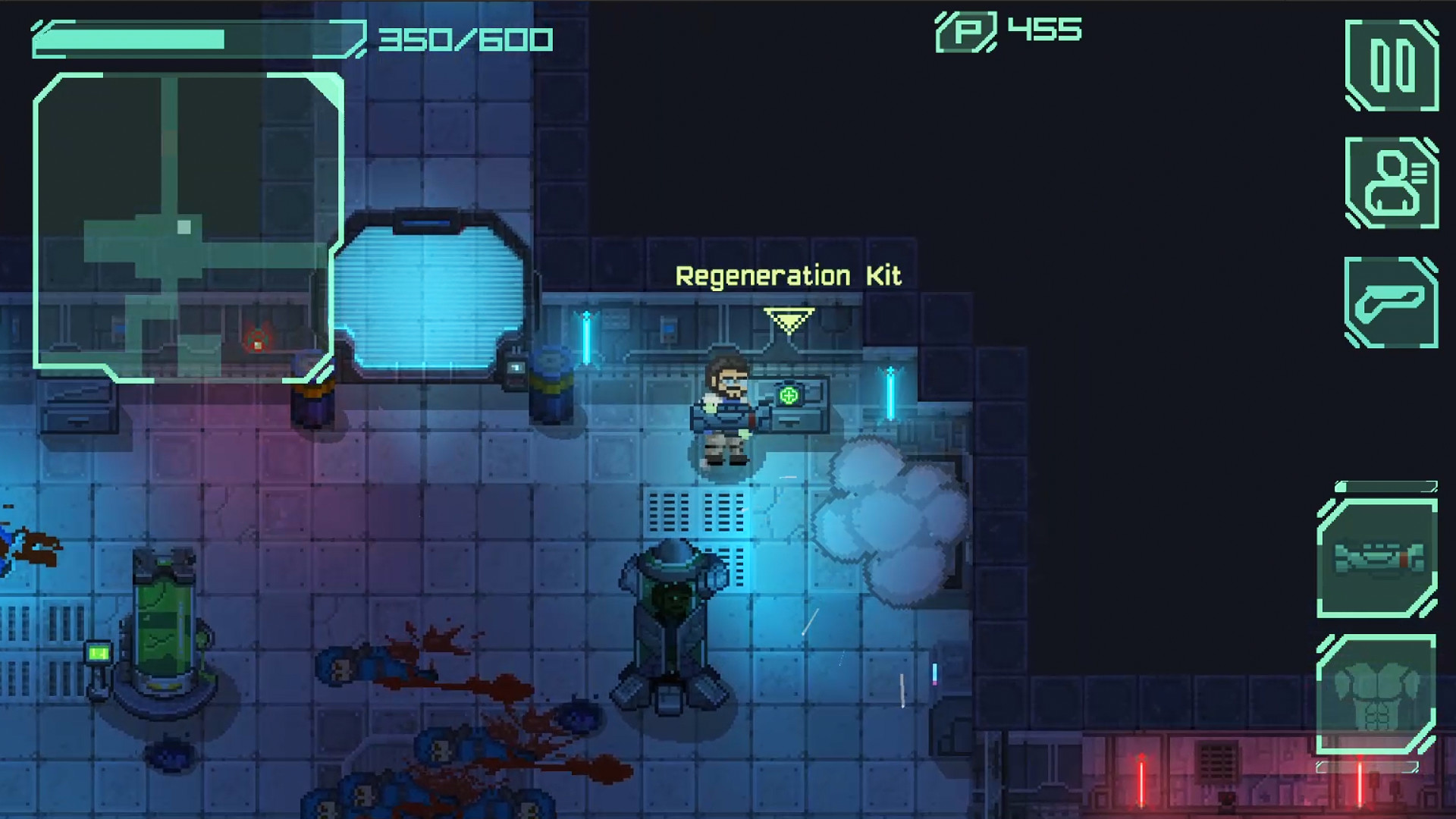Open the minimap panel top left
The image size is (1456, 819).
point(186,227)
